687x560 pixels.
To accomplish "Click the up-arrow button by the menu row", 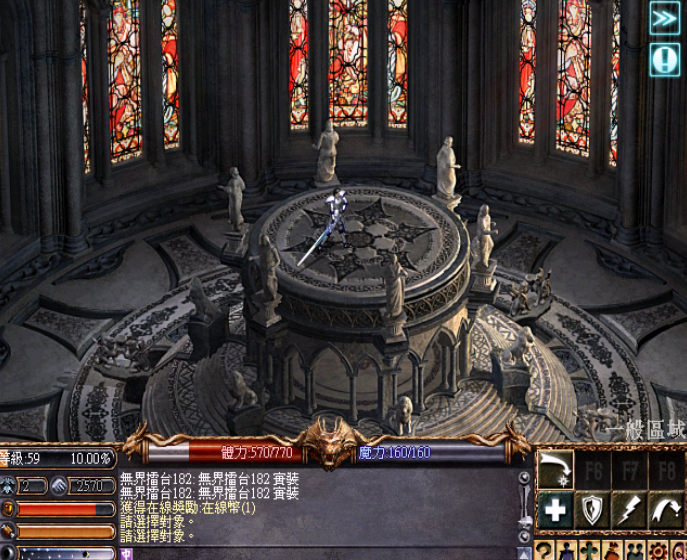I will pos(525,551).
